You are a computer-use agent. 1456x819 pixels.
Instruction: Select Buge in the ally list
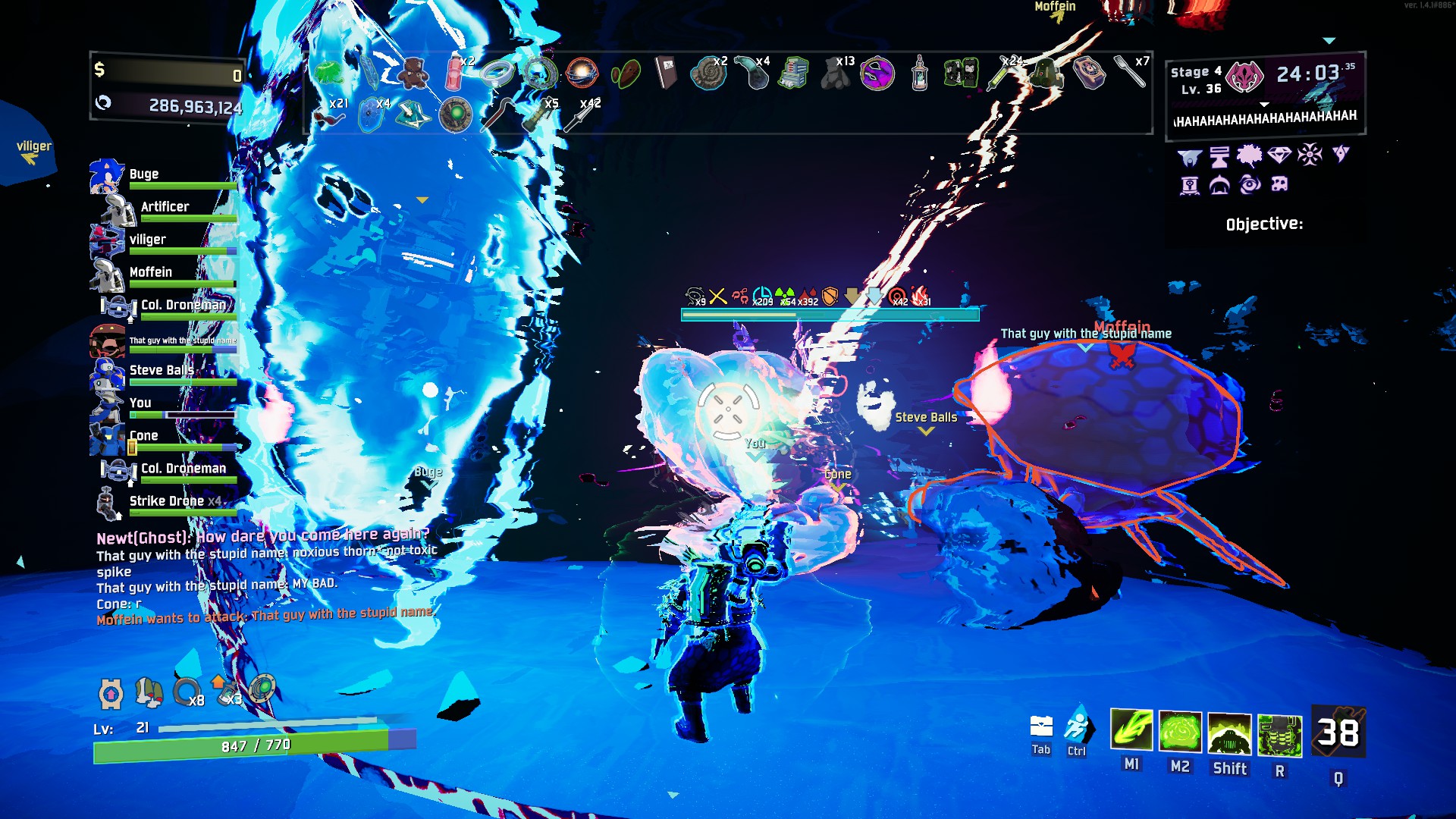click(x=143, y=174)
